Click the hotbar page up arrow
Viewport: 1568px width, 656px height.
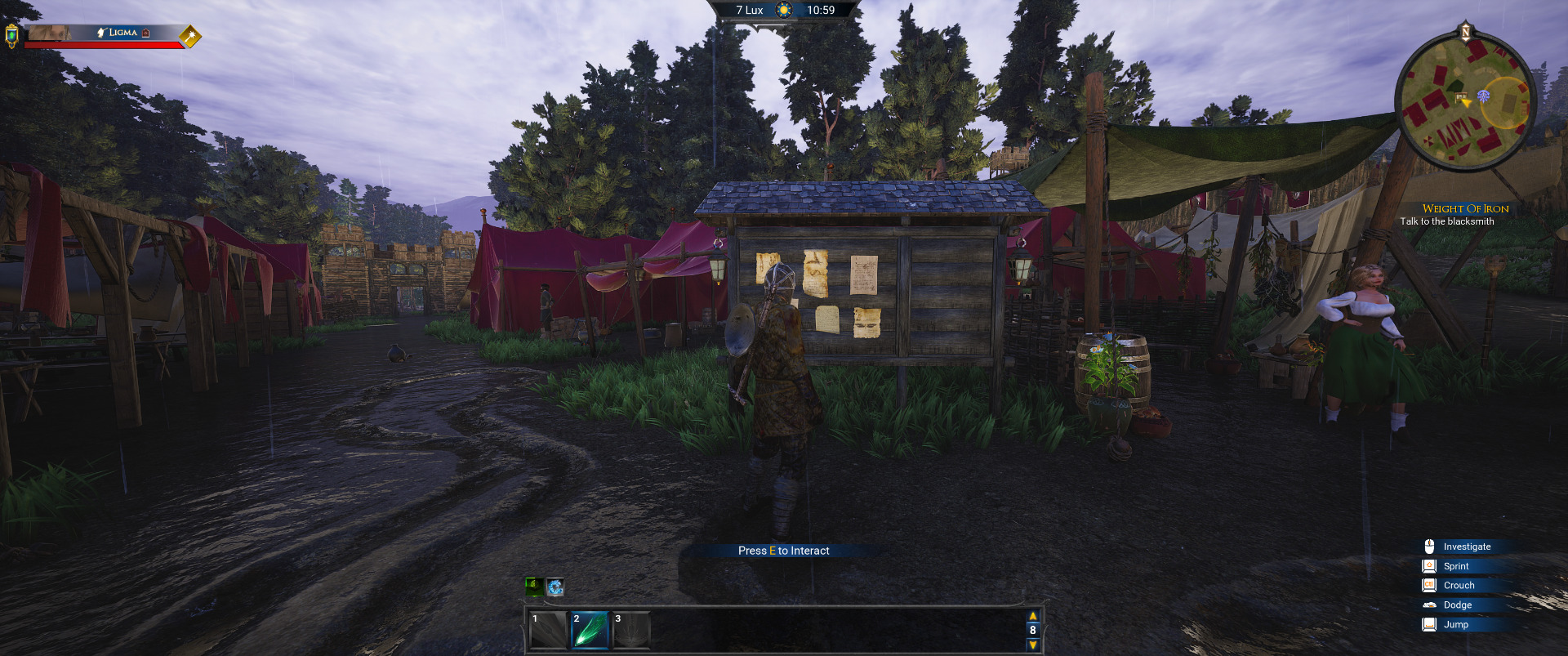[x=1033, y=616]
